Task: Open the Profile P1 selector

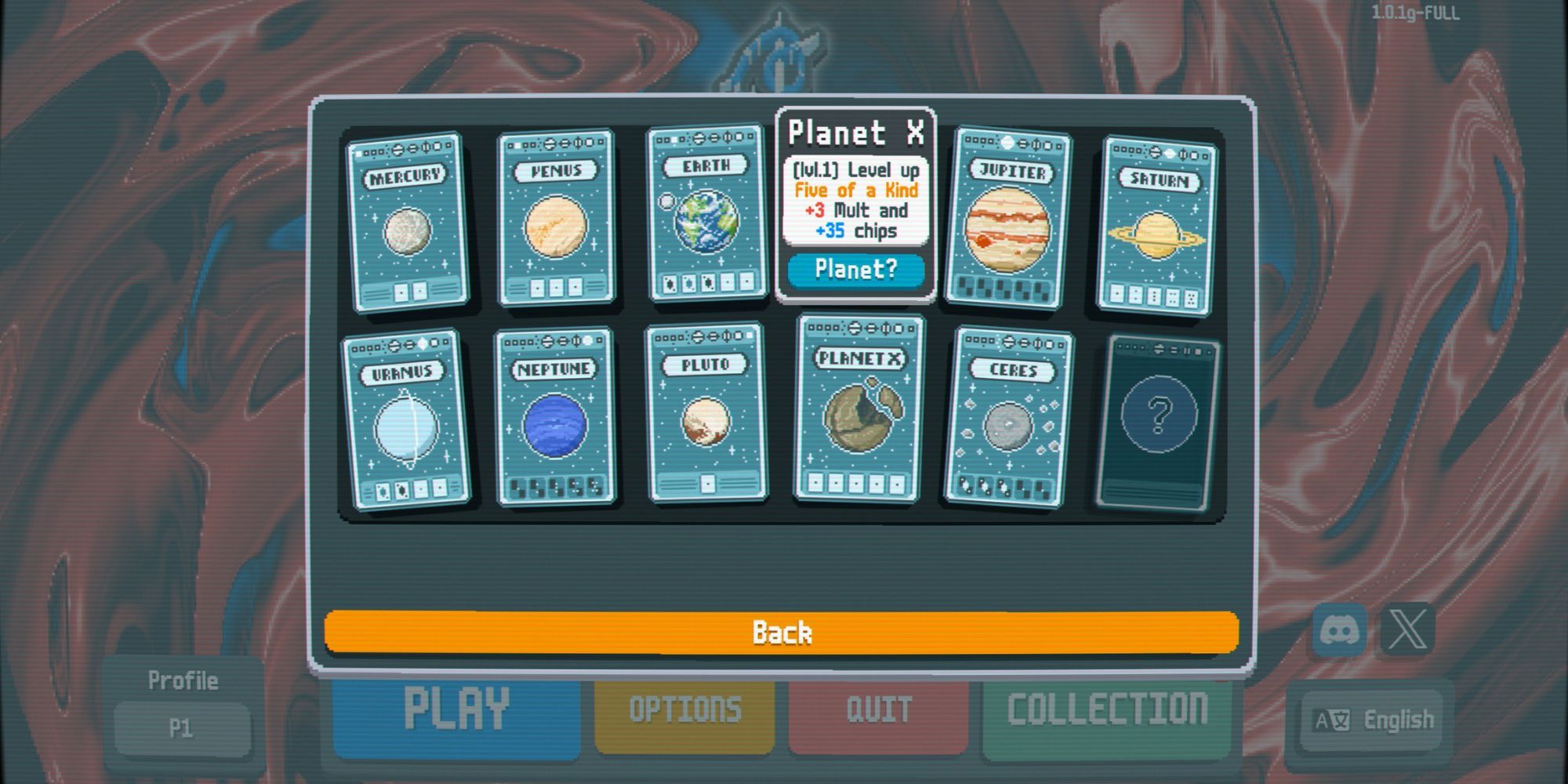Action: coord(182,728)
